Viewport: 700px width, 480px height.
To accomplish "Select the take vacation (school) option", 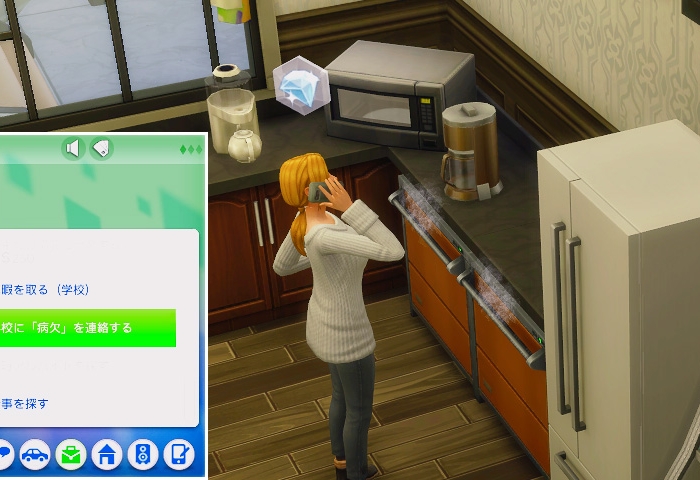I will pos(46,290).
